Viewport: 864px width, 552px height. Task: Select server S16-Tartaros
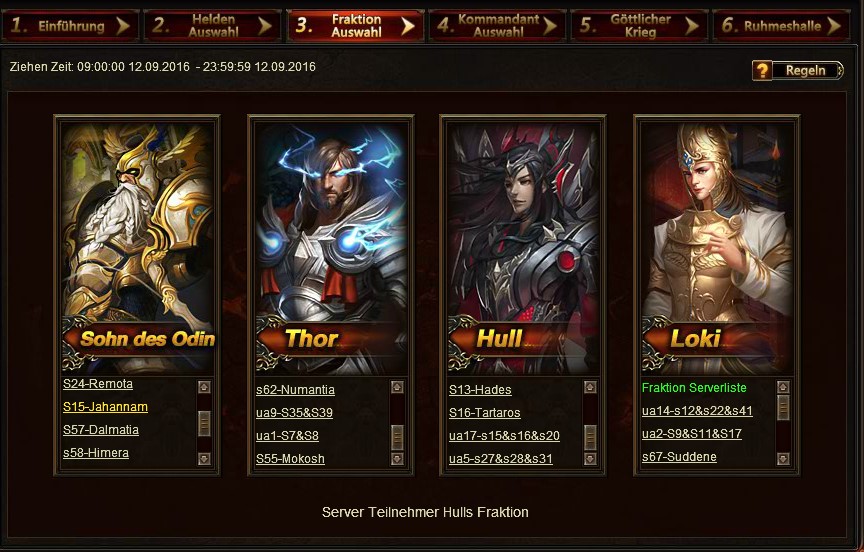click(485, 413)
